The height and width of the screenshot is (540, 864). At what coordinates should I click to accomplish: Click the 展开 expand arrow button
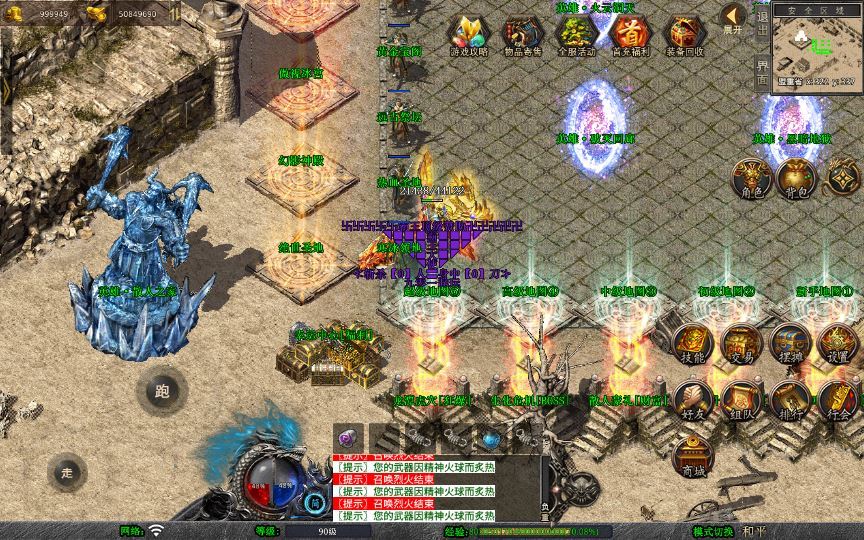click(x=734, y=18)
